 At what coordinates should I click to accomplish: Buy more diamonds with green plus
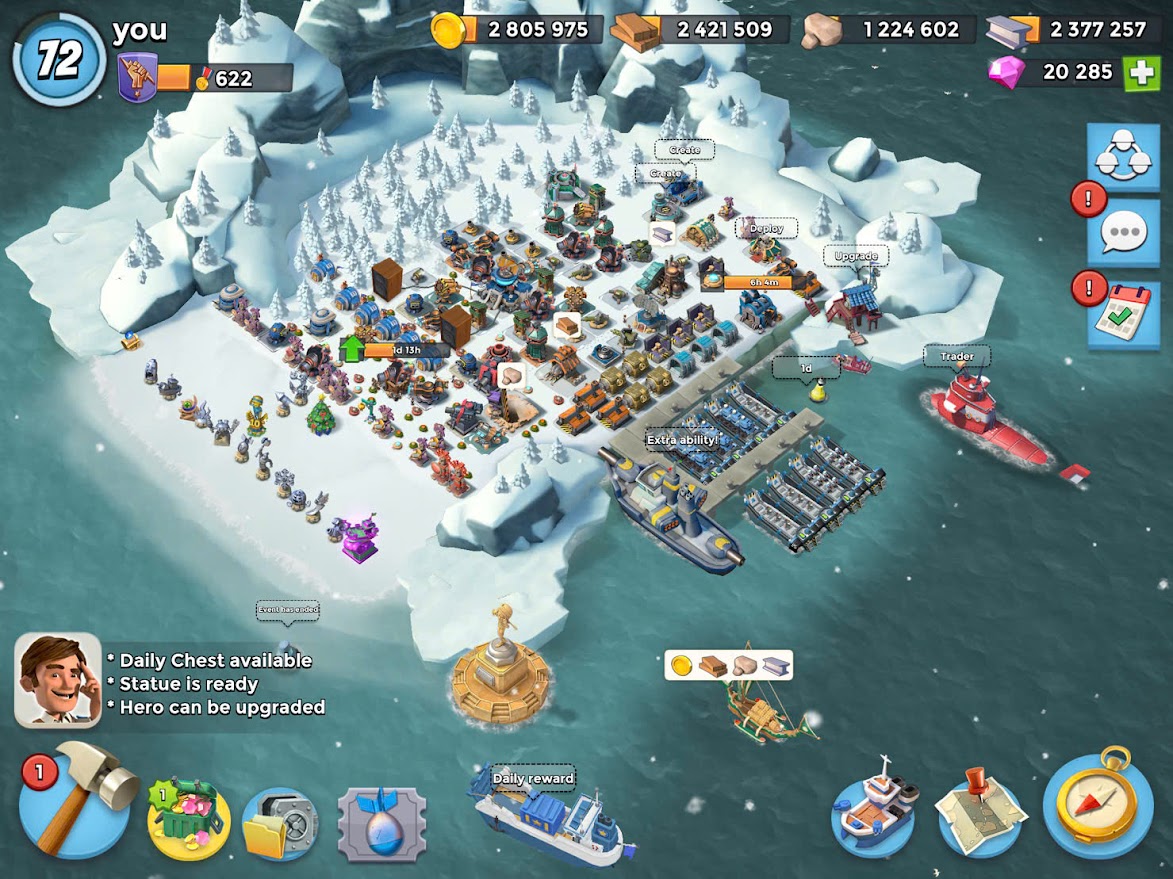click(x=1141, y=73)
